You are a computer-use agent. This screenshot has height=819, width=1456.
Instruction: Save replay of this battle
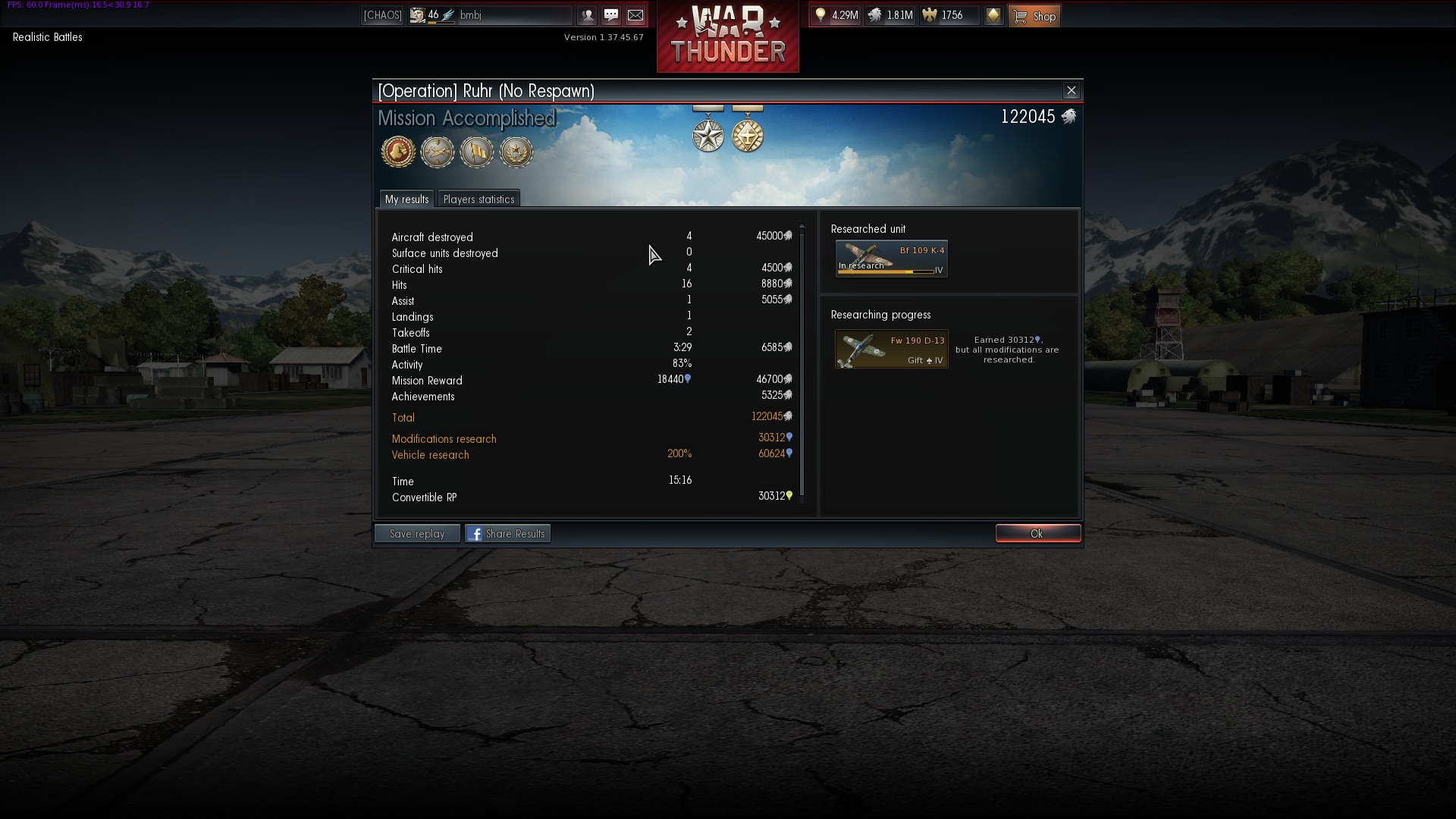coord(417,534)
